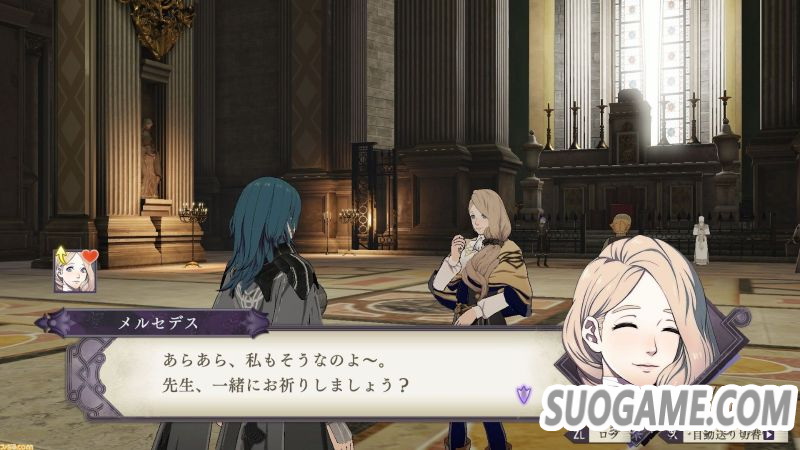The image size is (800, 450).
Task: Select the Mercedes support-up portrait icon
Action: pyautogui.click(x=76, y=270)
